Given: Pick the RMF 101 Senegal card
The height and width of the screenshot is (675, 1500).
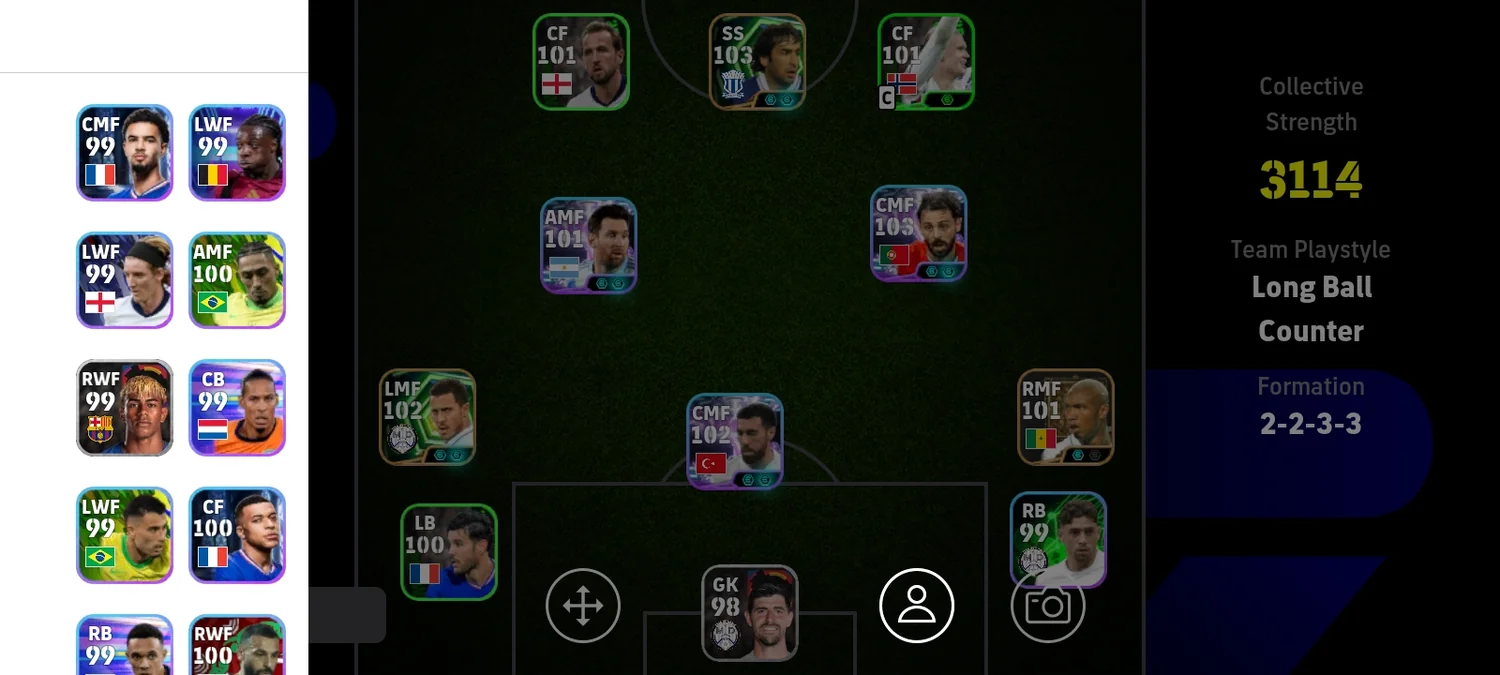Looking at the screenshot, I should point(1066,417).
